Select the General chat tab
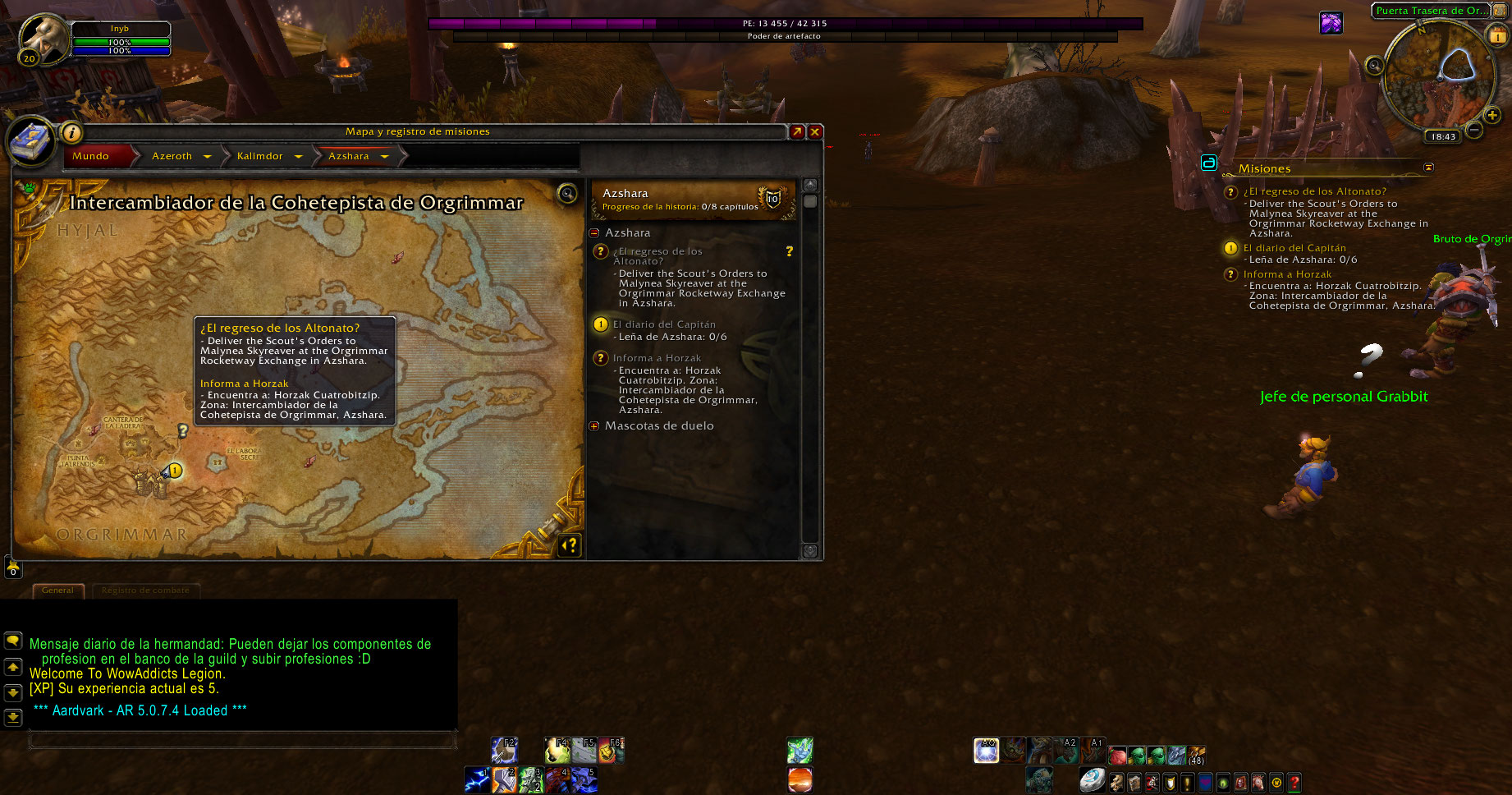This screenshot has height=795, width=1512. (x=57, y=591)
